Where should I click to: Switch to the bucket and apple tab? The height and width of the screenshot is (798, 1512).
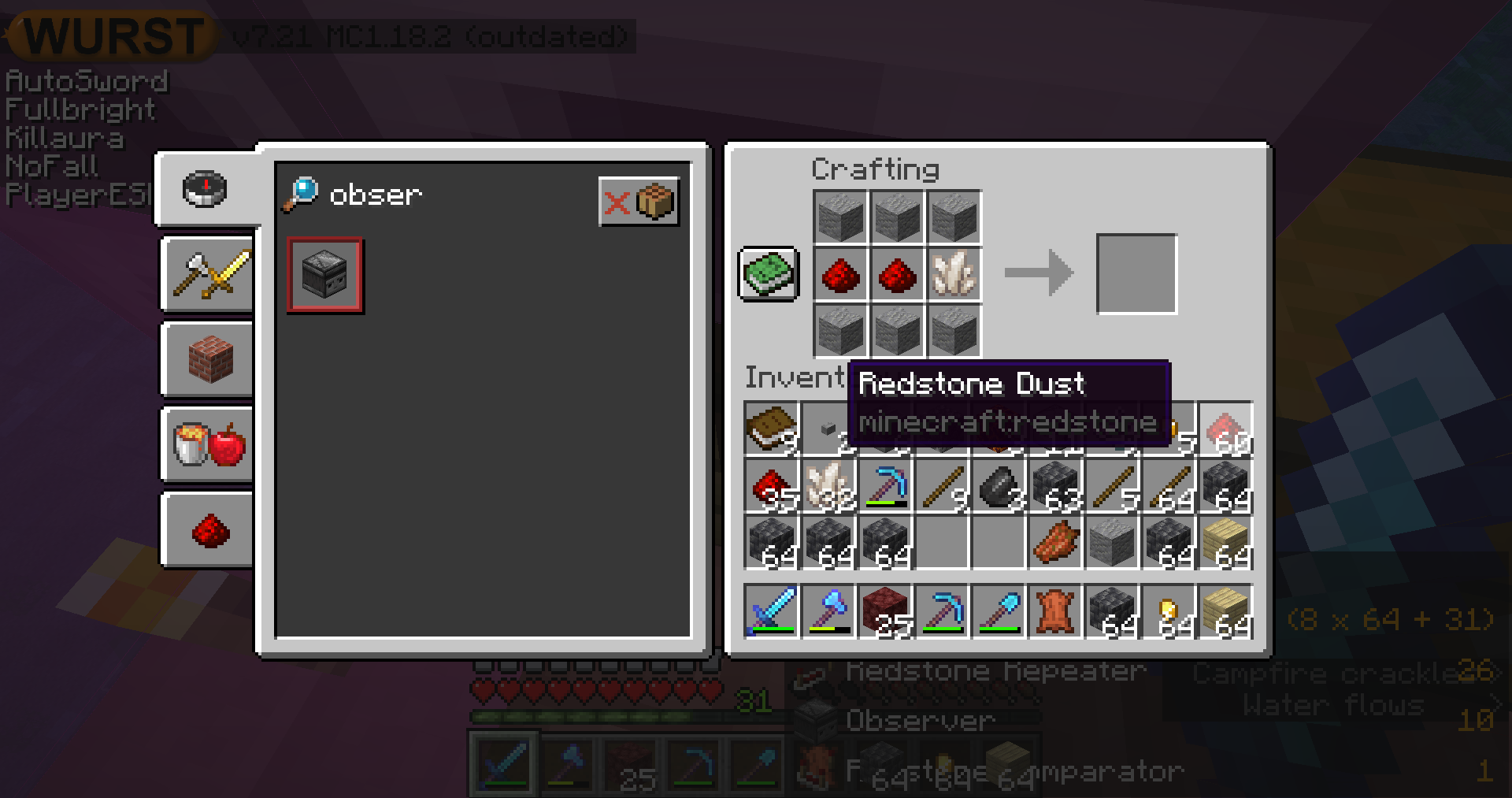tap(209, 444)
